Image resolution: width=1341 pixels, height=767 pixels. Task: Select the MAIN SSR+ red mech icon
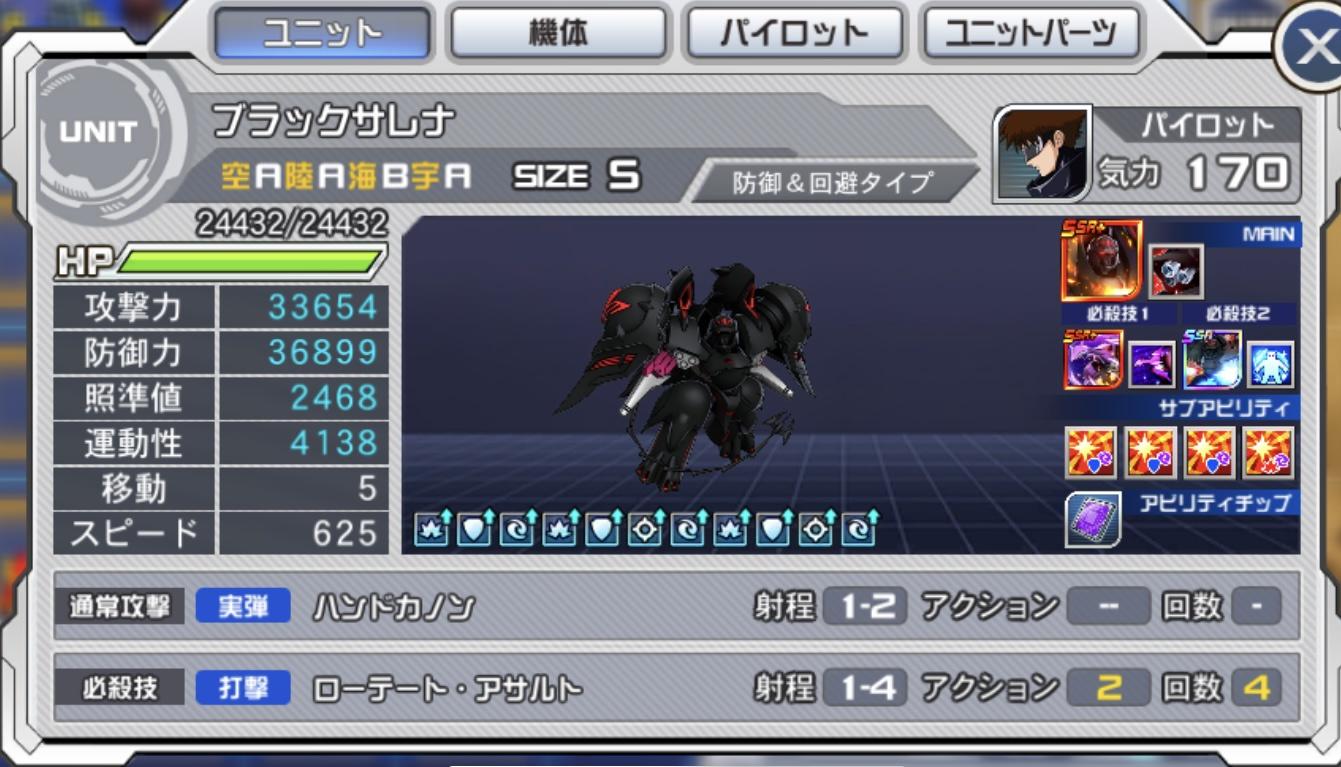pos(1102,262)
